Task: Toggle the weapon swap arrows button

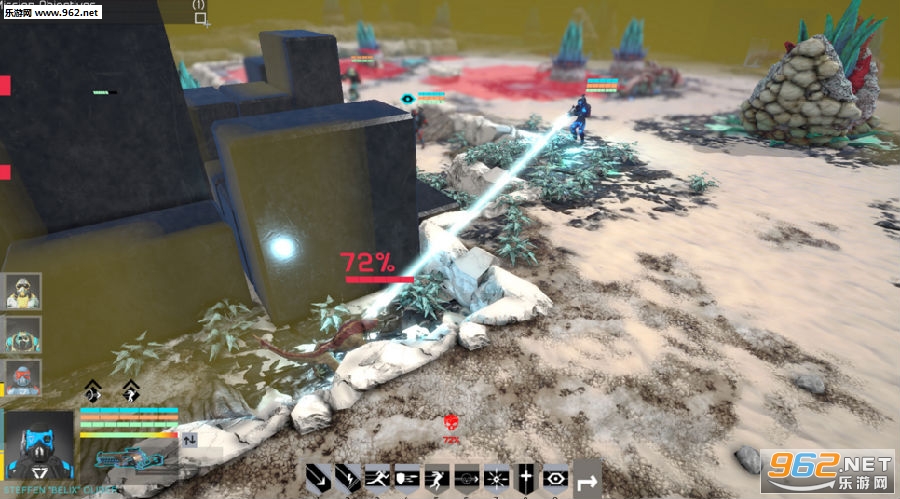Action: [189, 438]
